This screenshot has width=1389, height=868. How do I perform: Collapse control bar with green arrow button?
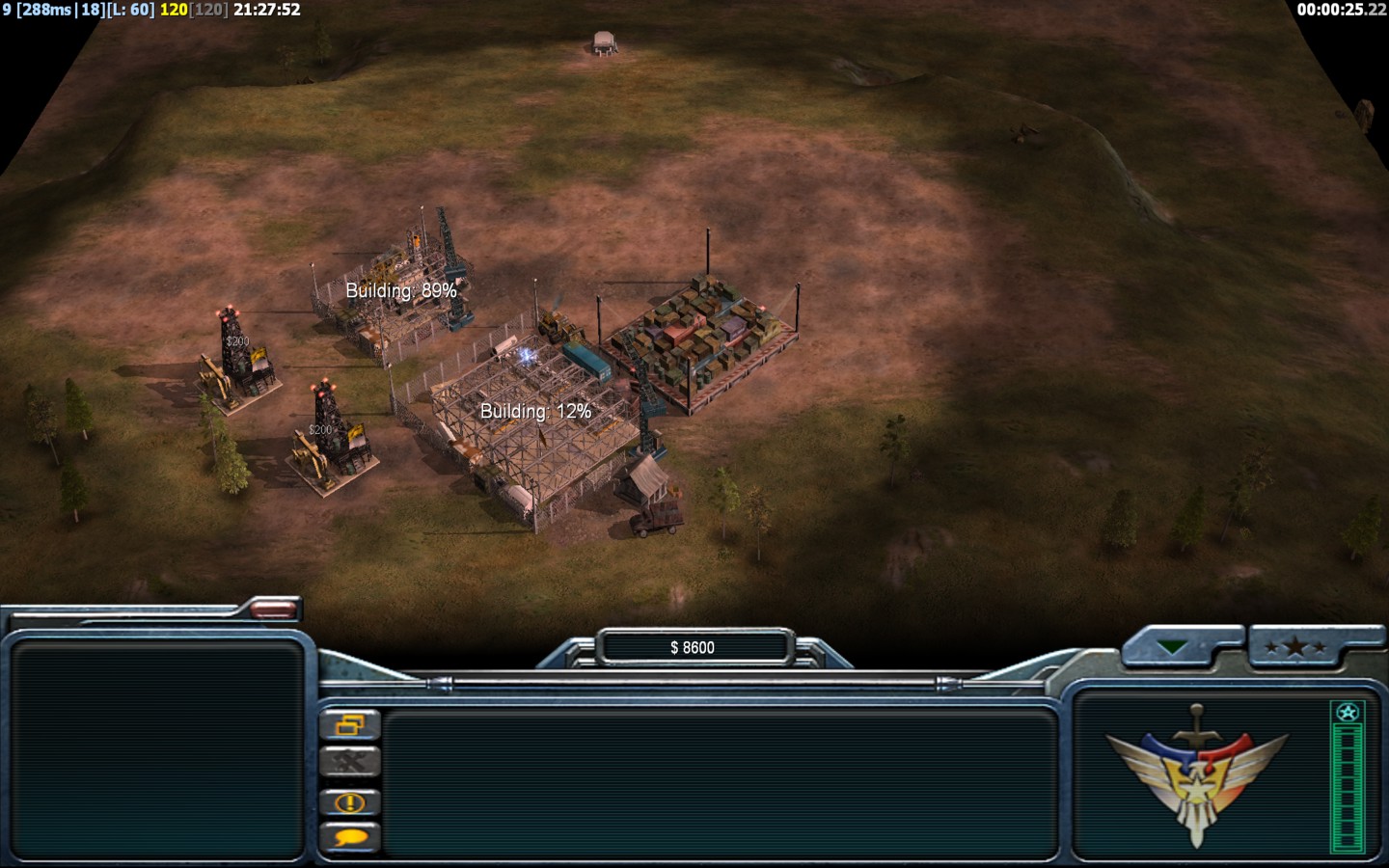pos(1174,647)
